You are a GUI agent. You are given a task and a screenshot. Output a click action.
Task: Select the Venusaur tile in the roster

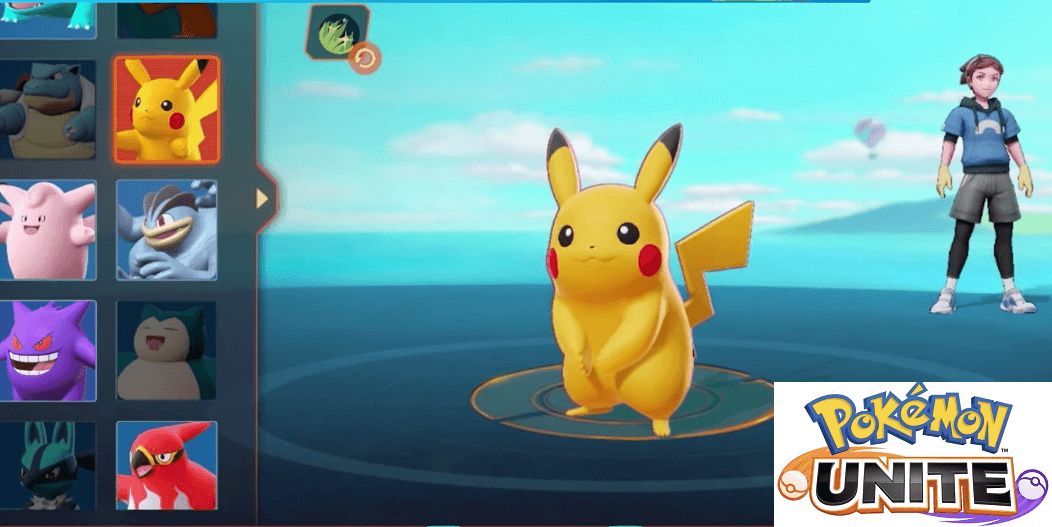tap(47, 18)
